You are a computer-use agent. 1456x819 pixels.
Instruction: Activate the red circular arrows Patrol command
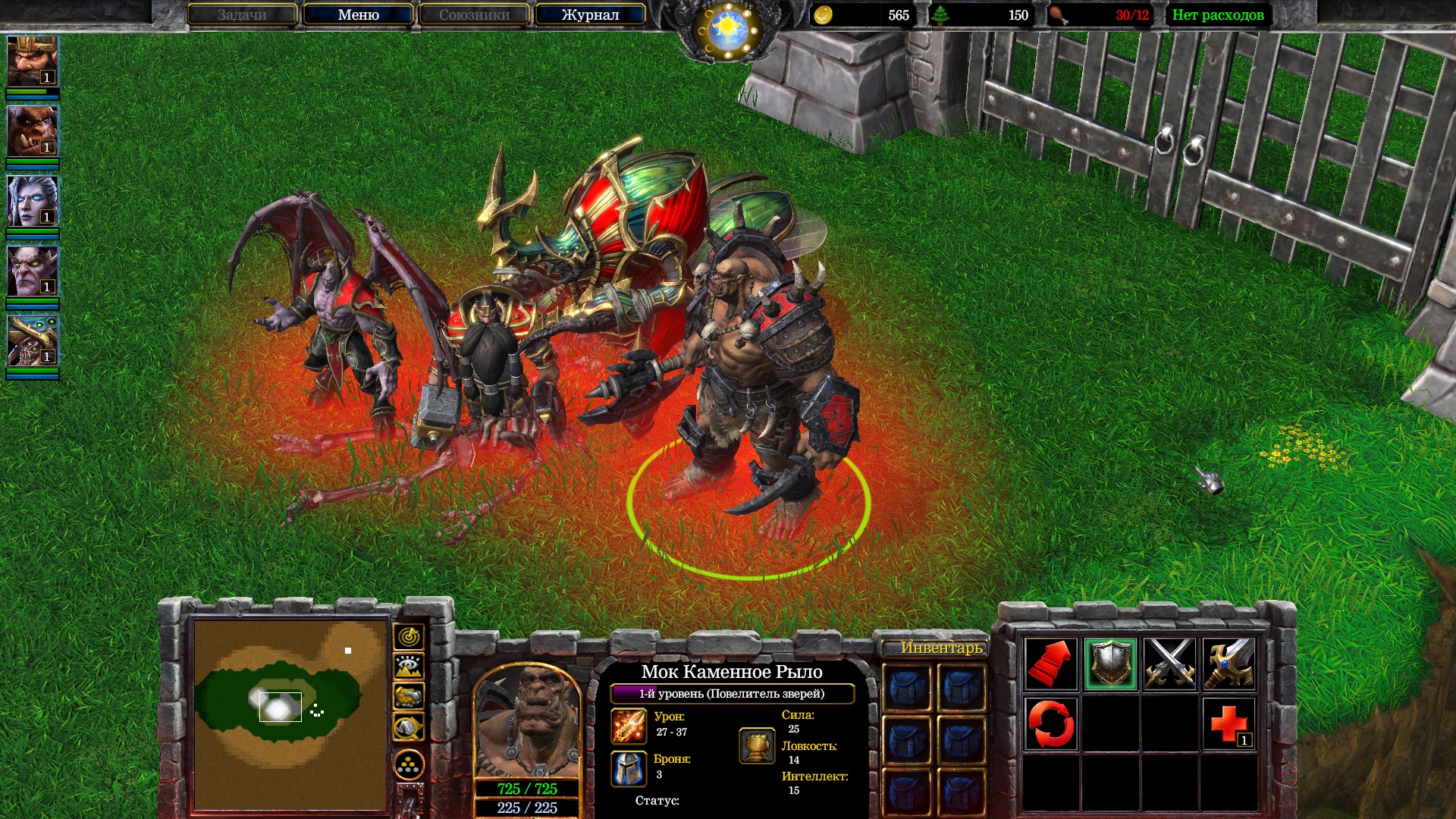pos(1050,723)
